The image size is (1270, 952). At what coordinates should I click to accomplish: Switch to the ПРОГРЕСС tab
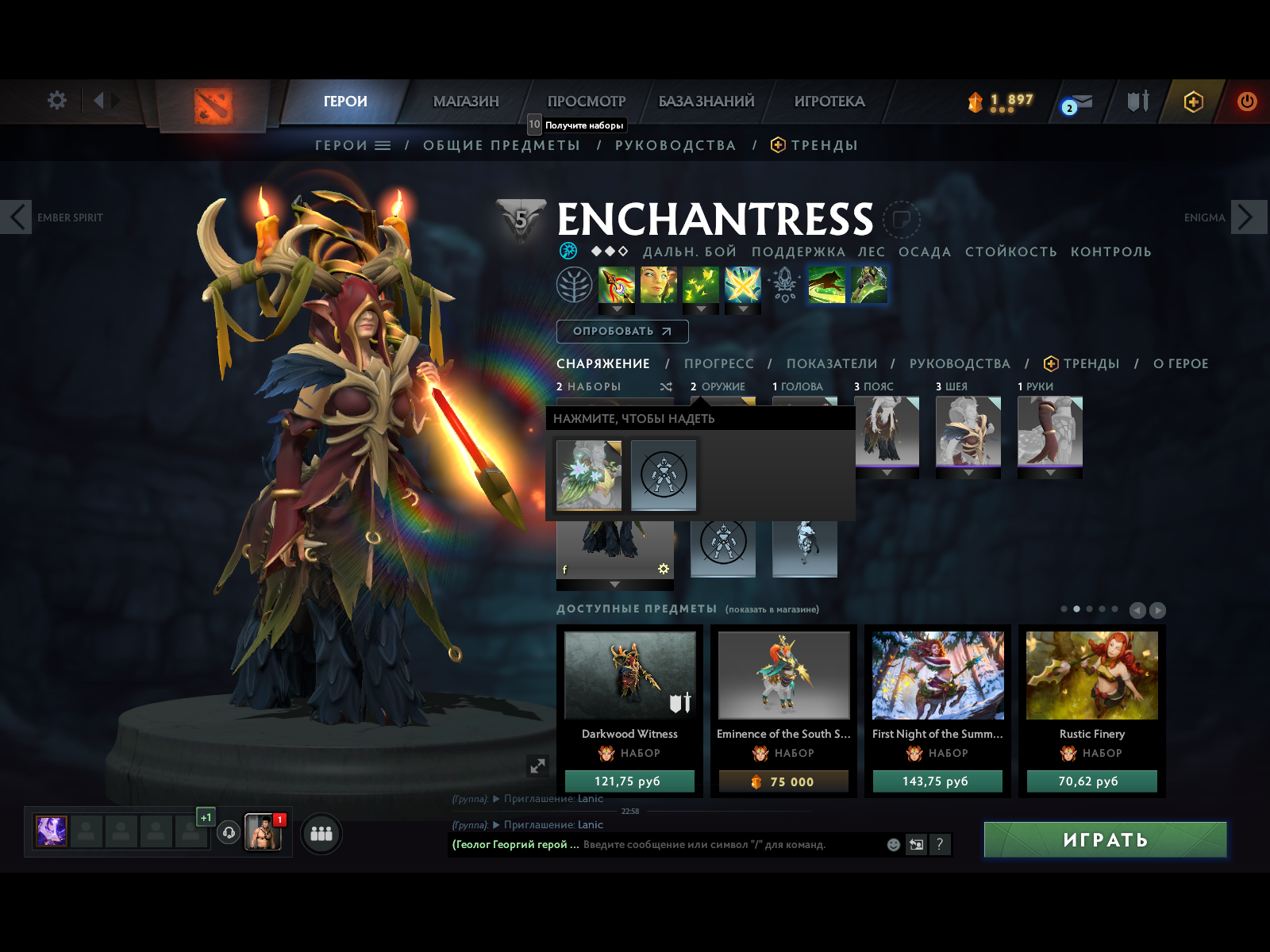(x=719, y=363)
